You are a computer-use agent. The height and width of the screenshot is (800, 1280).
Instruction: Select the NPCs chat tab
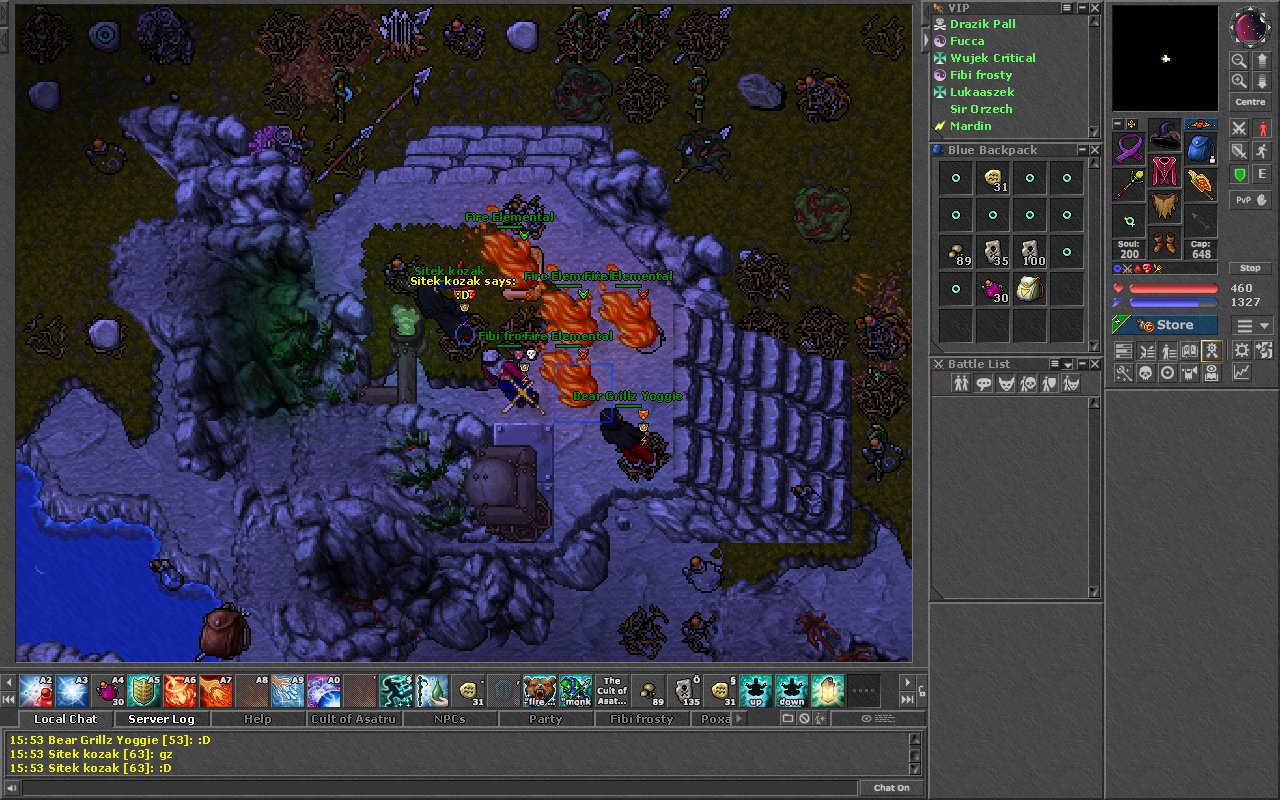click(x=449, y=719)
